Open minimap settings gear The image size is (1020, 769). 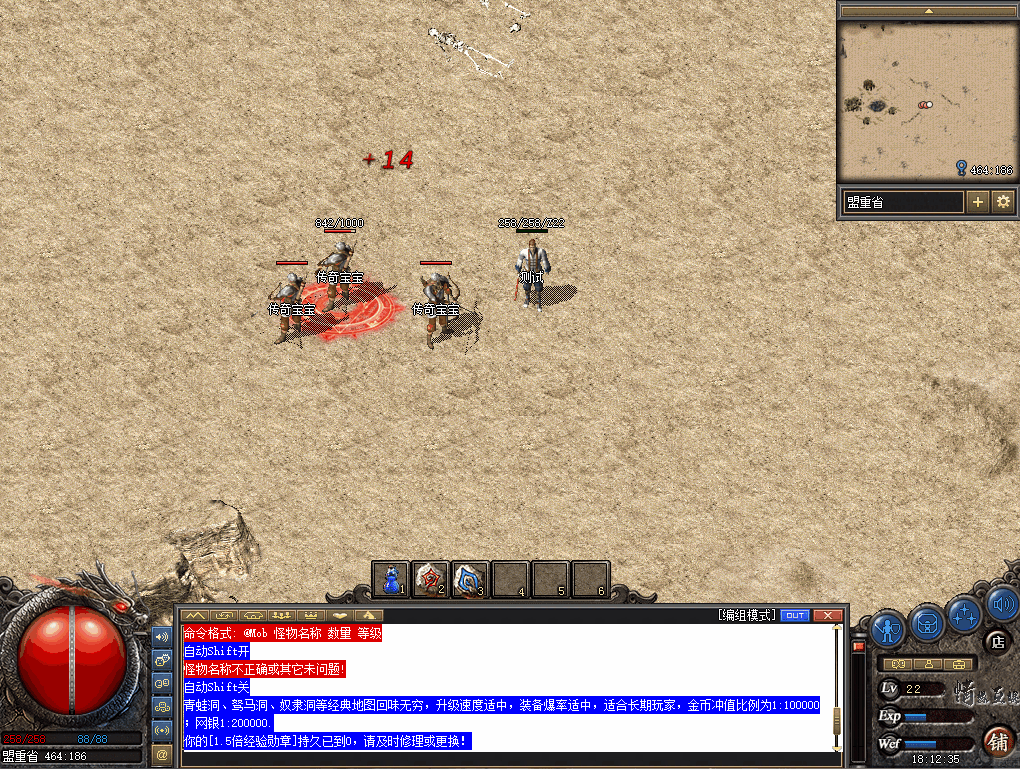1003,202
